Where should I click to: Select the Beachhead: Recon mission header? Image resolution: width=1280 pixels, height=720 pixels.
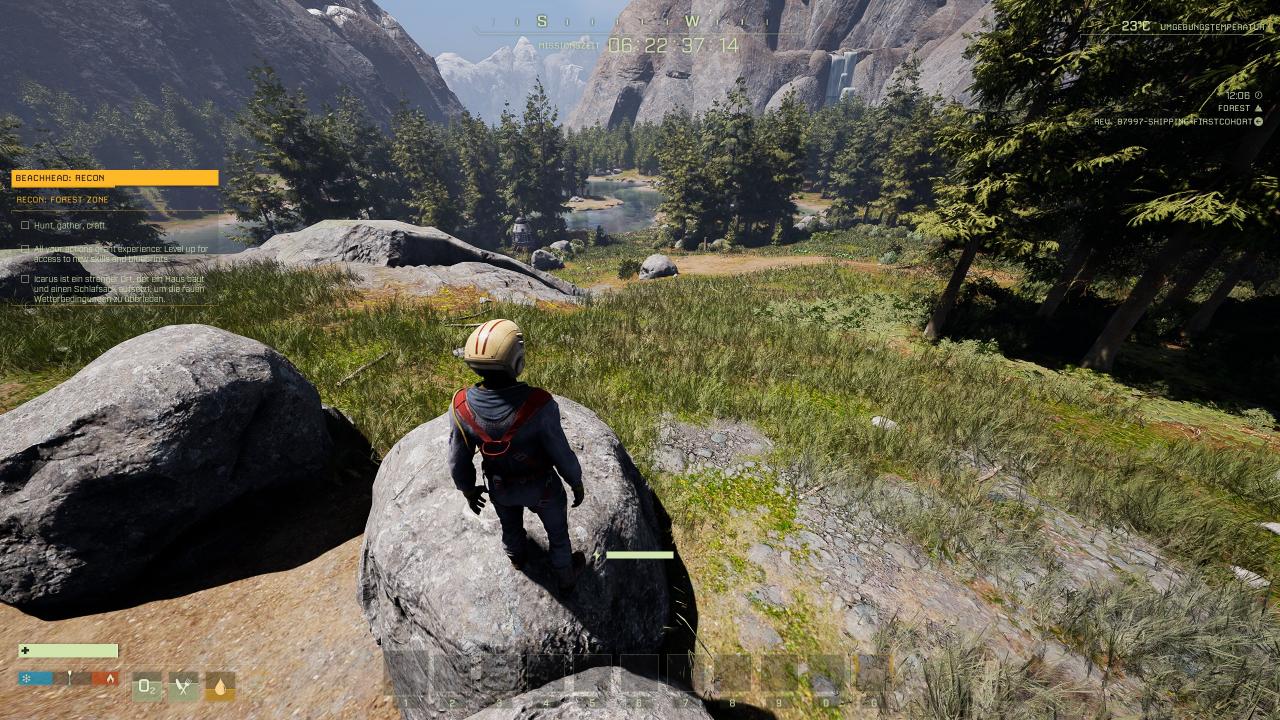pyautogui.click(x=114, y=178)
